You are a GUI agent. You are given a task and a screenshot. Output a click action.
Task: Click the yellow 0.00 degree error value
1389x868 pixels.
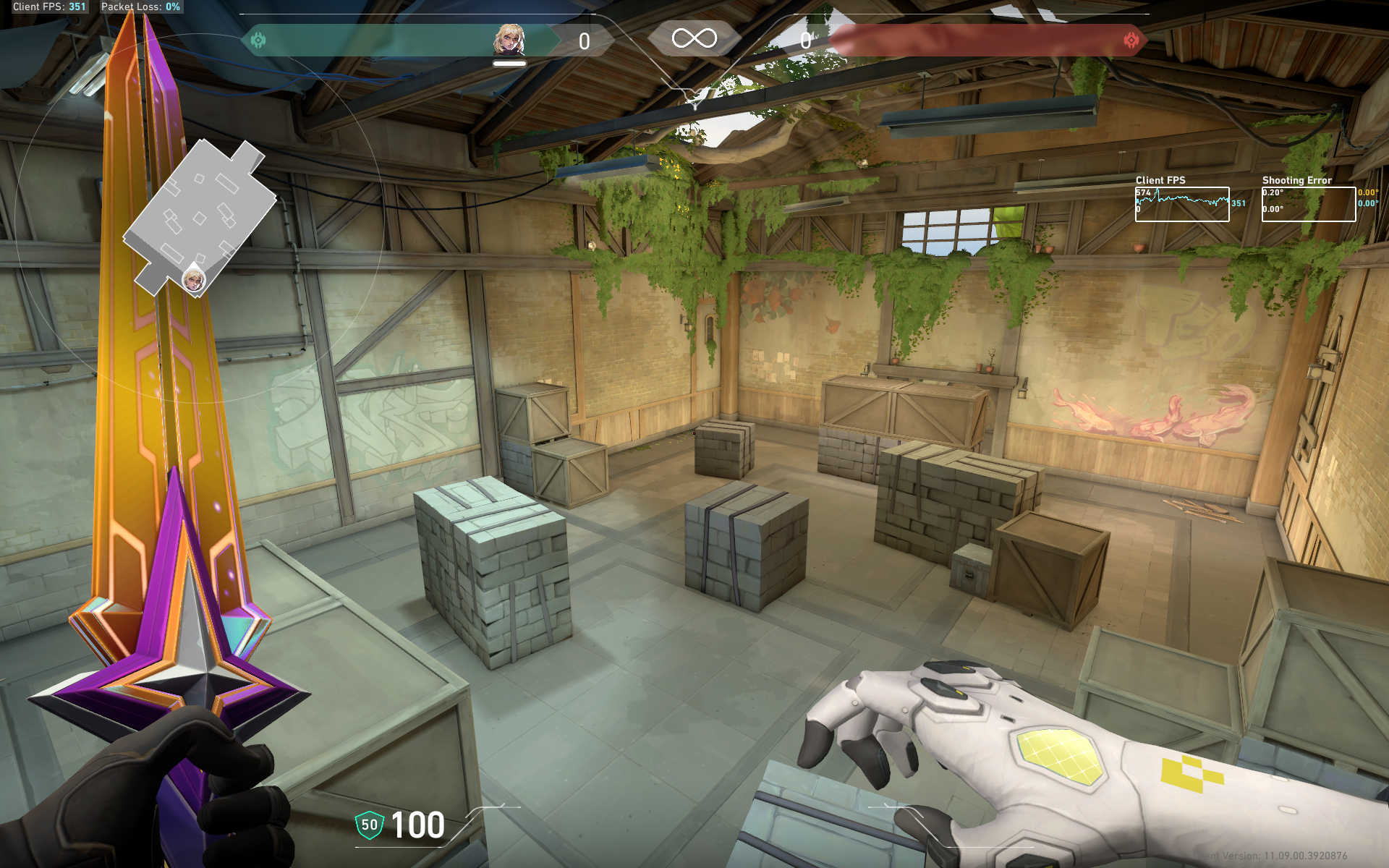pyautogui.click(x=1366, y=193)
